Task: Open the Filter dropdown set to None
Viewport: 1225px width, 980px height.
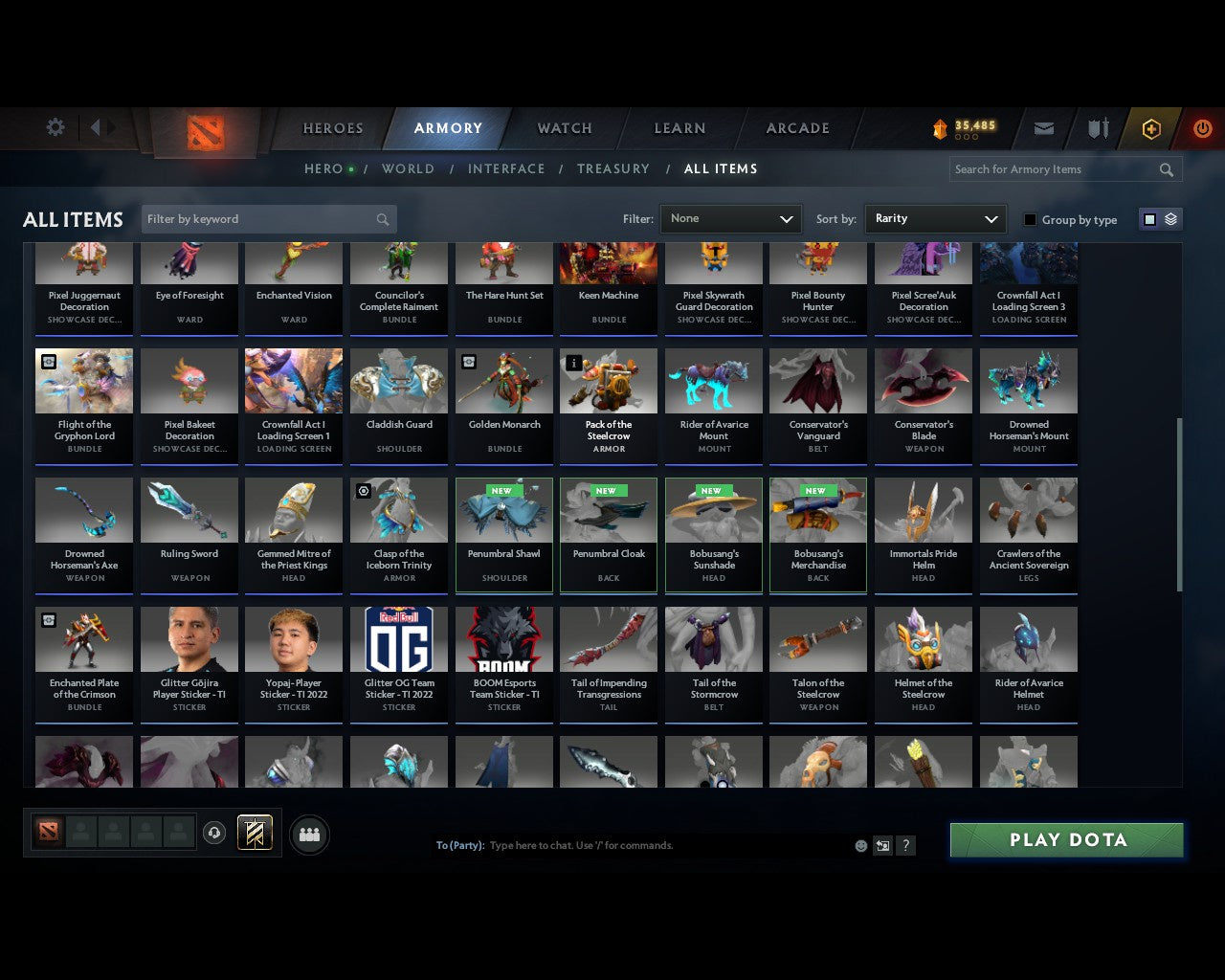Action: (x=730, y=218)
